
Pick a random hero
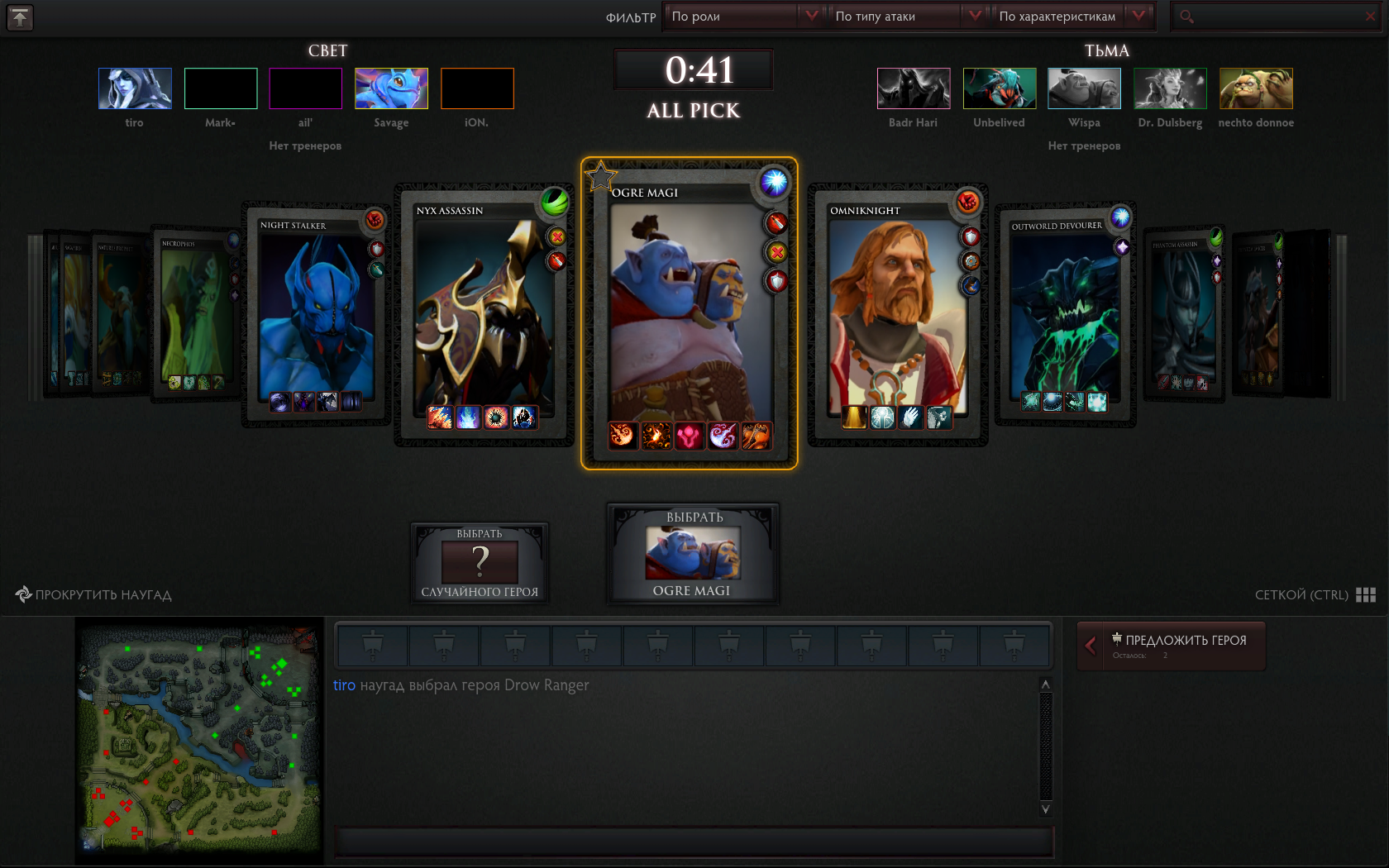pyautogui.click(x=480, y=564)
